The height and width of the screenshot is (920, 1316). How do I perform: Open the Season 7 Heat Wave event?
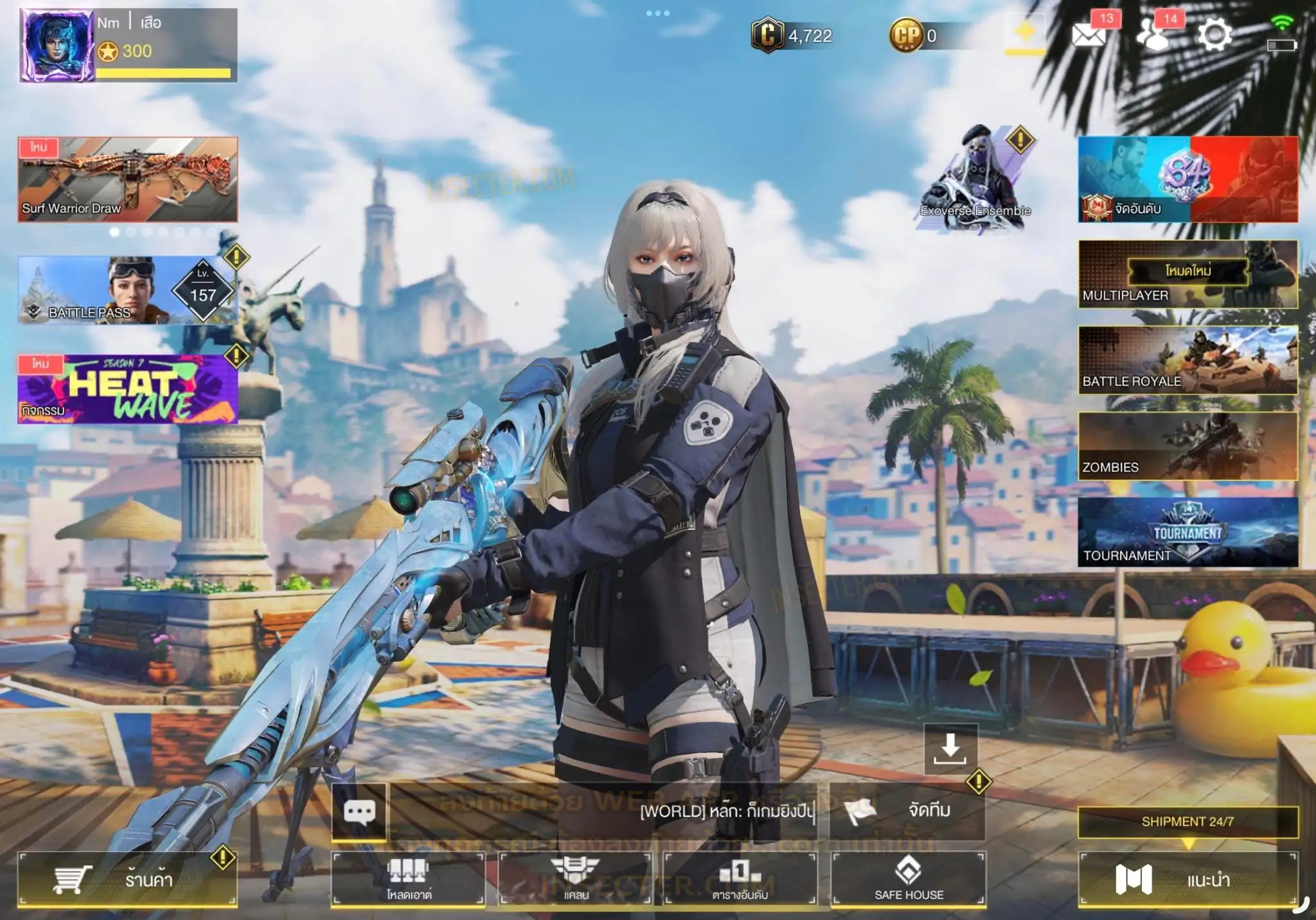(128, 390)
